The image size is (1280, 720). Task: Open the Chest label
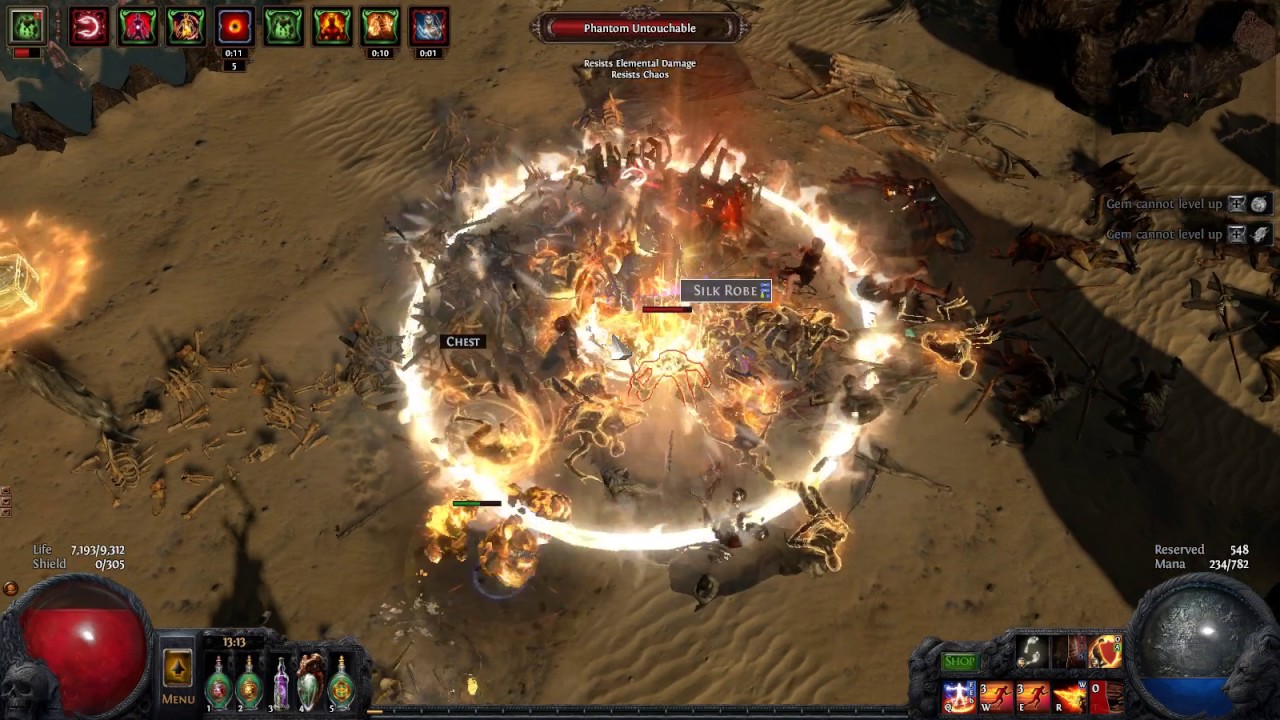(x=463, y=342)
